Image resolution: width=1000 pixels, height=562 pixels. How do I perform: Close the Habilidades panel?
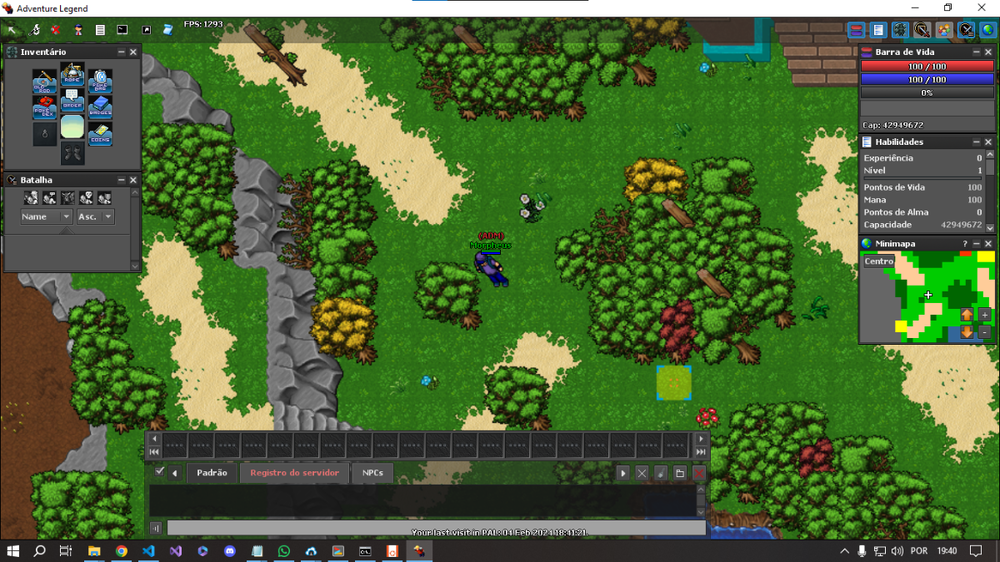(x=989, y=142)
